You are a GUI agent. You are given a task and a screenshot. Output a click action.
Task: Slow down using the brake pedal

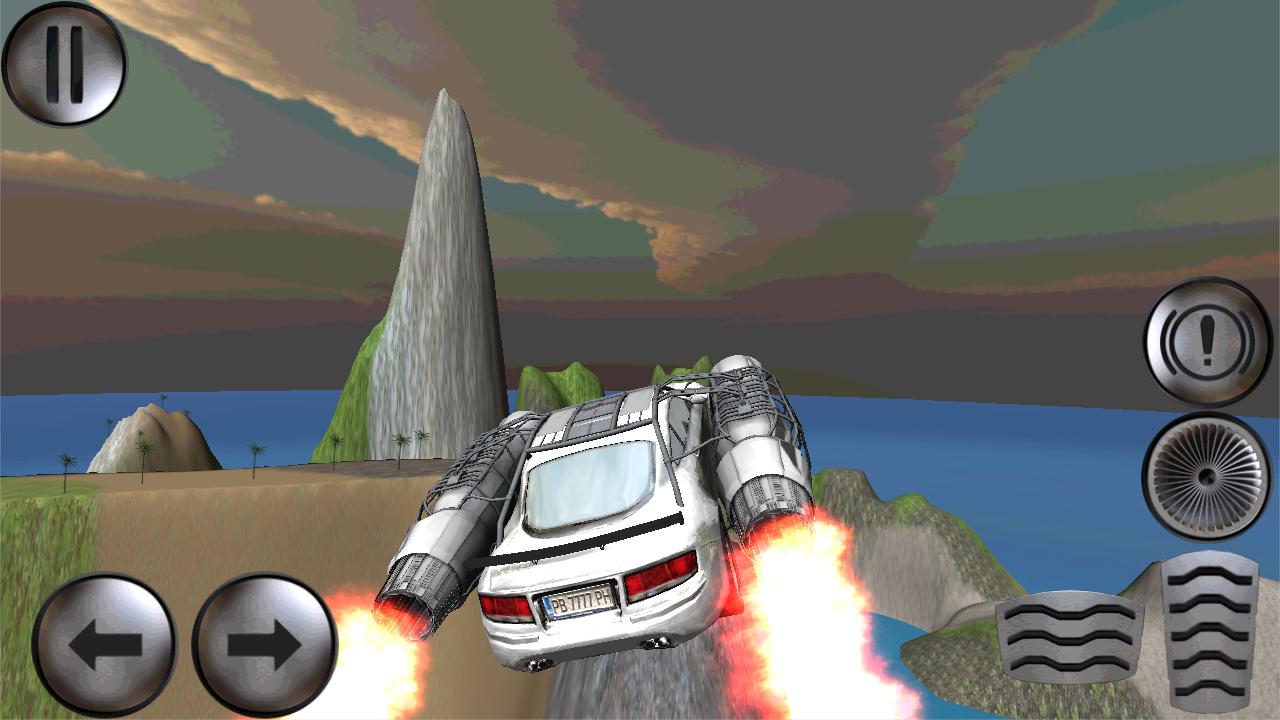click(x=1065, y=635)
